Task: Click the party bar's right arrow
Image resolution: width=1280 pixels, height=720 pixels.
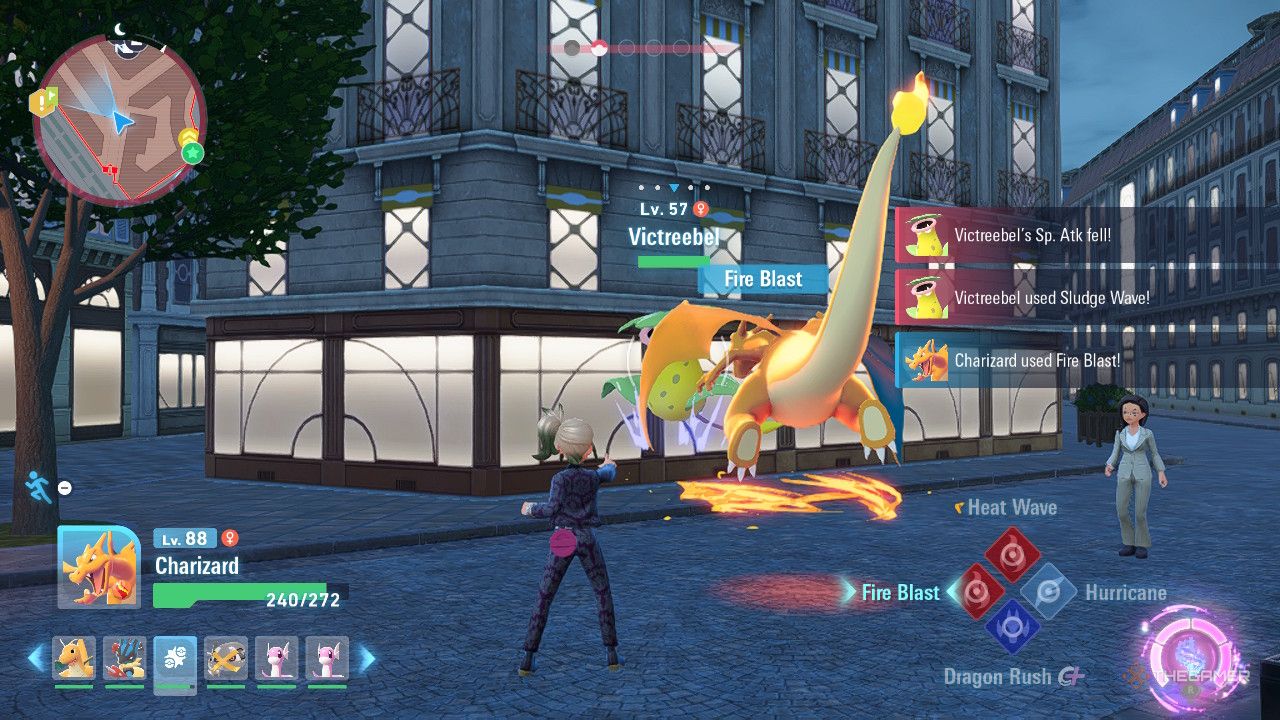Action: 367,658
